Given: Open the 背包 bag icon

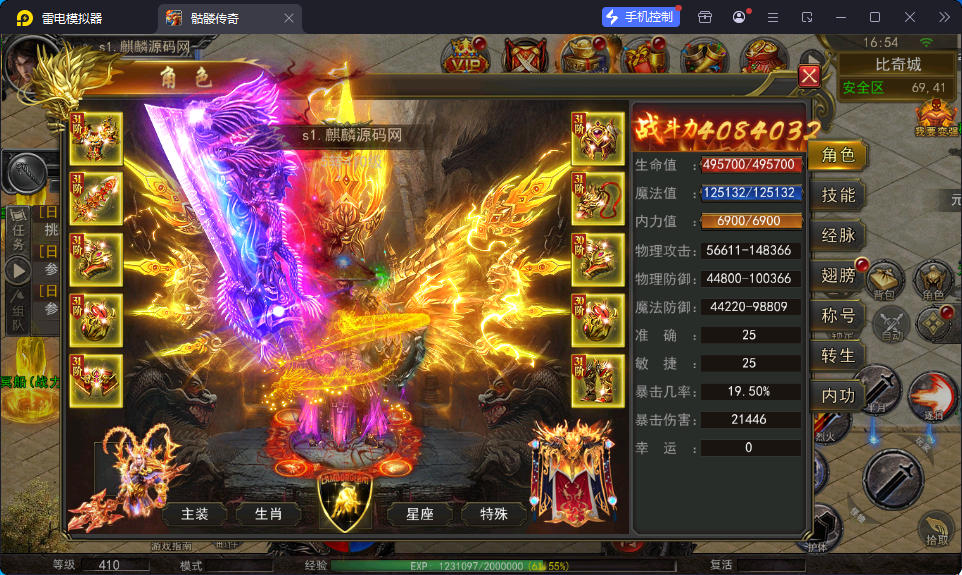Looking at the screenshot, I should coord(884,282).
